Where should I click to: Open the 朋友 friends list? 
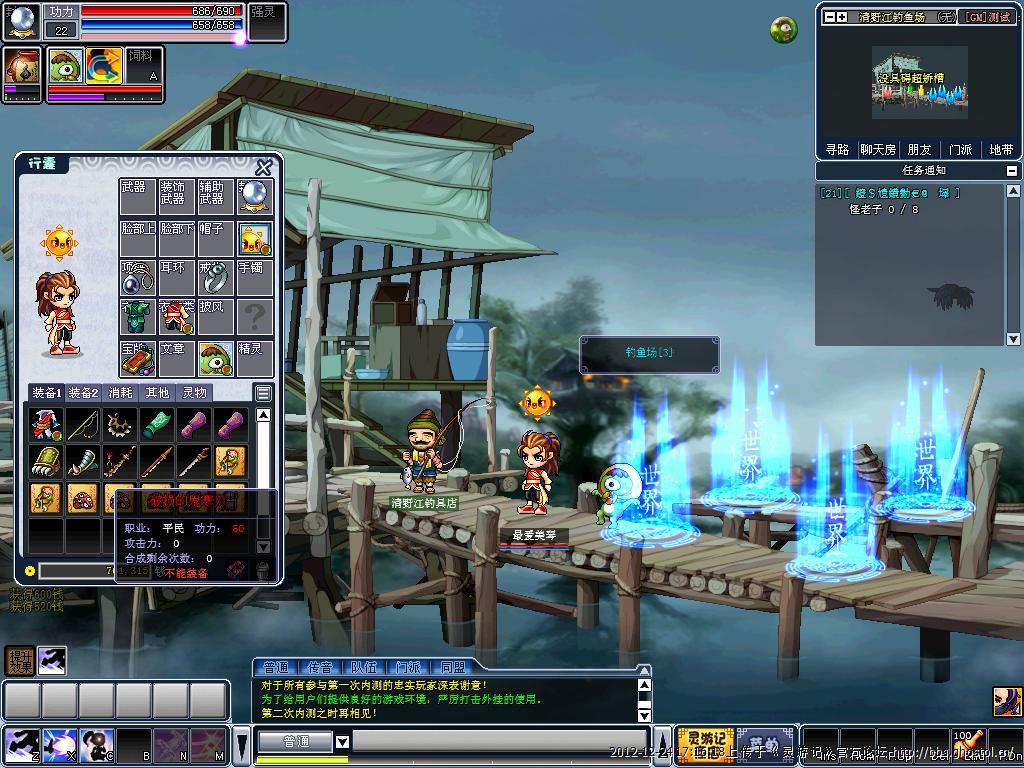[919, 149]
